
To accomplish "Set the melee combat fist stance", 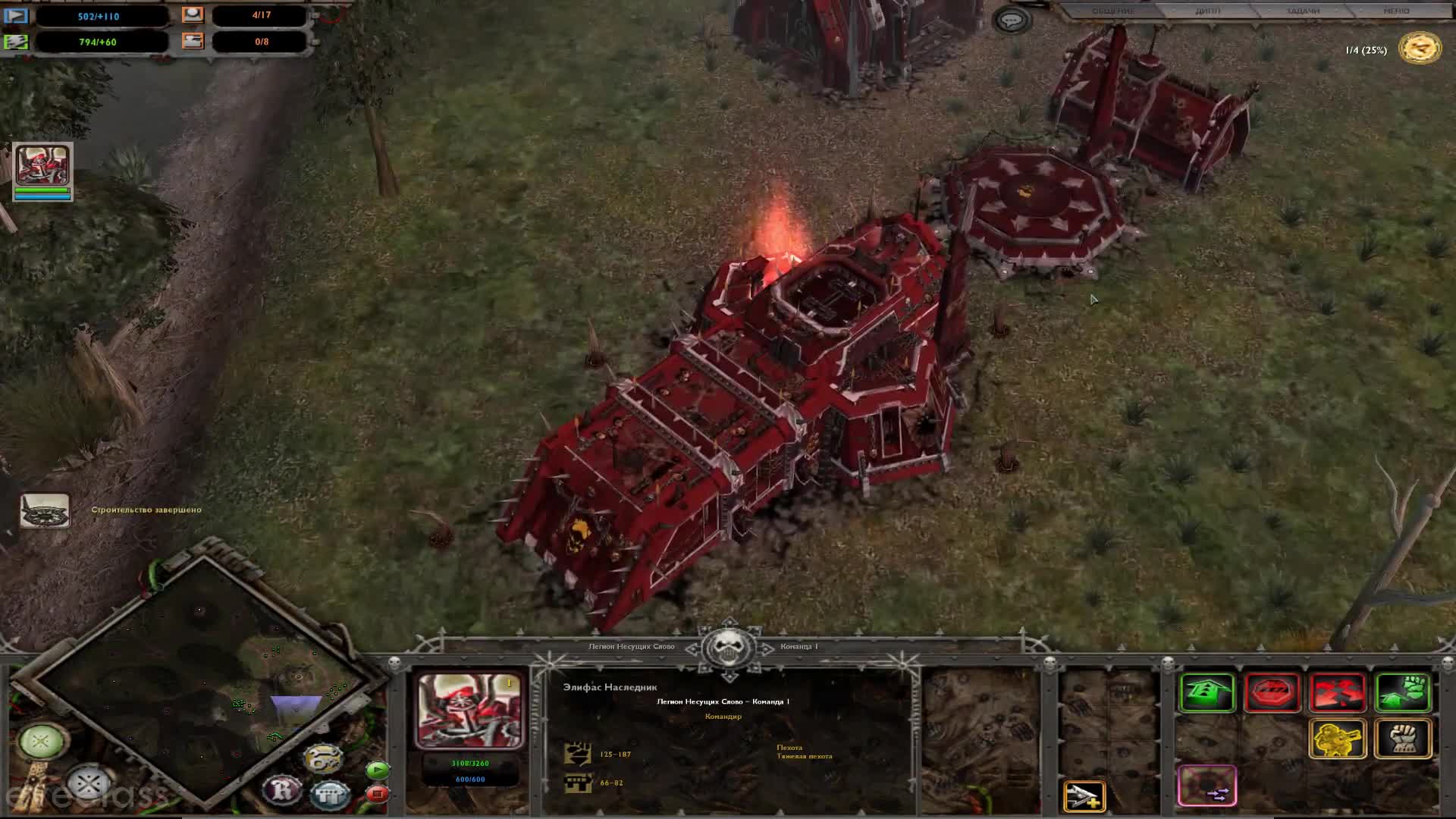I will tap(1403, 738).
